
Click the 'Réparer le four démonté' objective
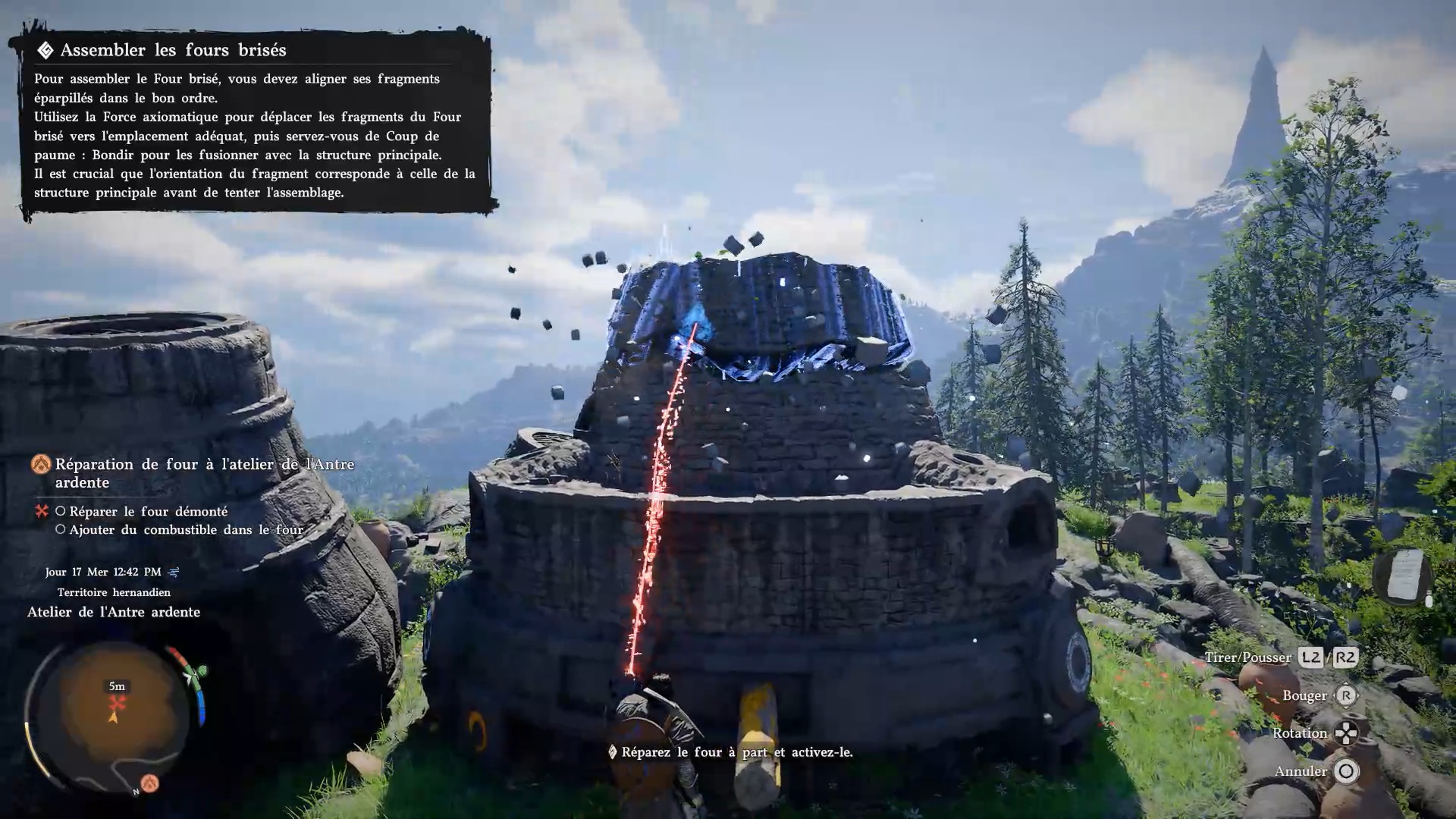148,512
